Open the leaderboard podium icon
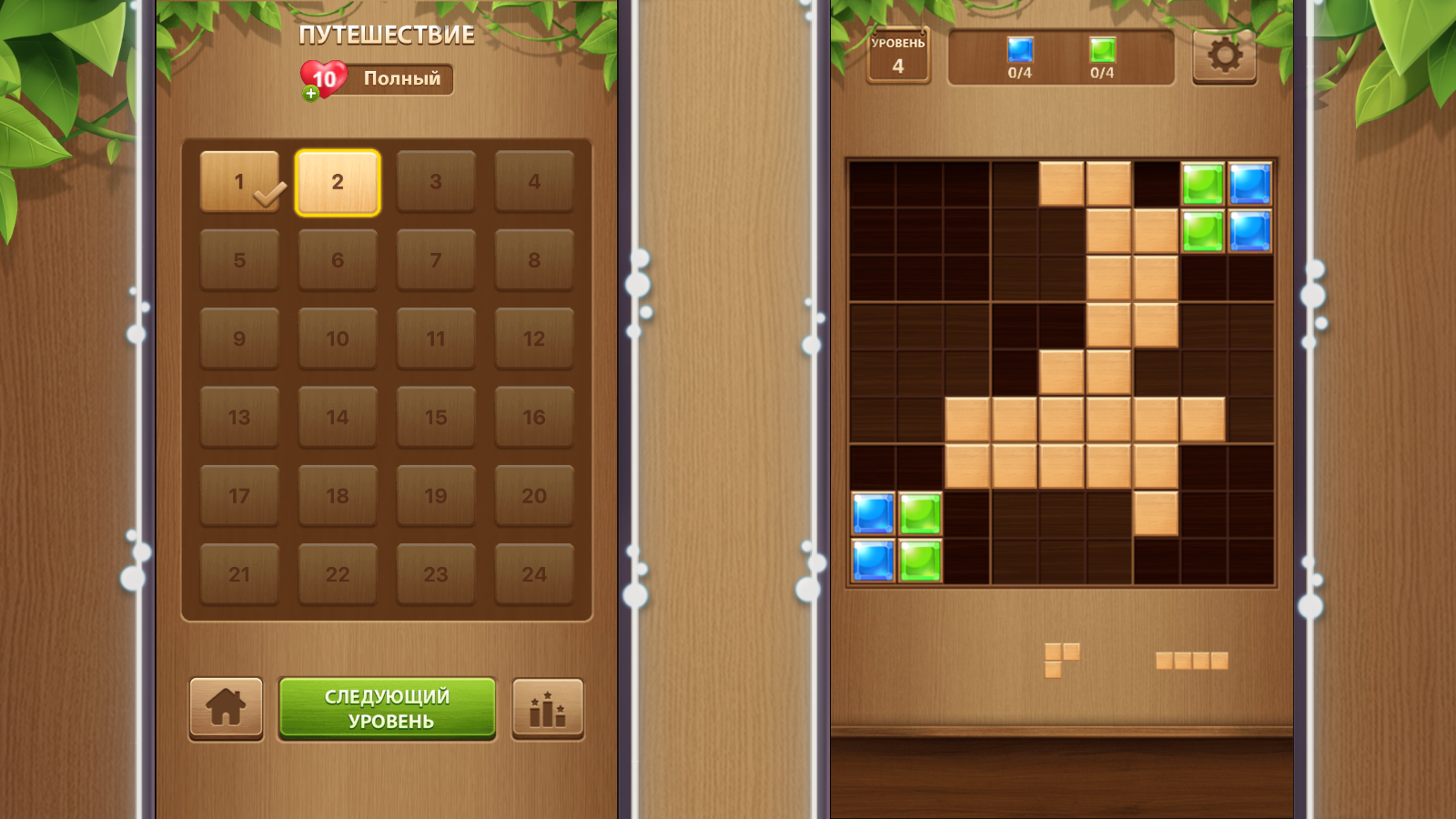This screenshot has width=1456, height=819. coord(547,709)
